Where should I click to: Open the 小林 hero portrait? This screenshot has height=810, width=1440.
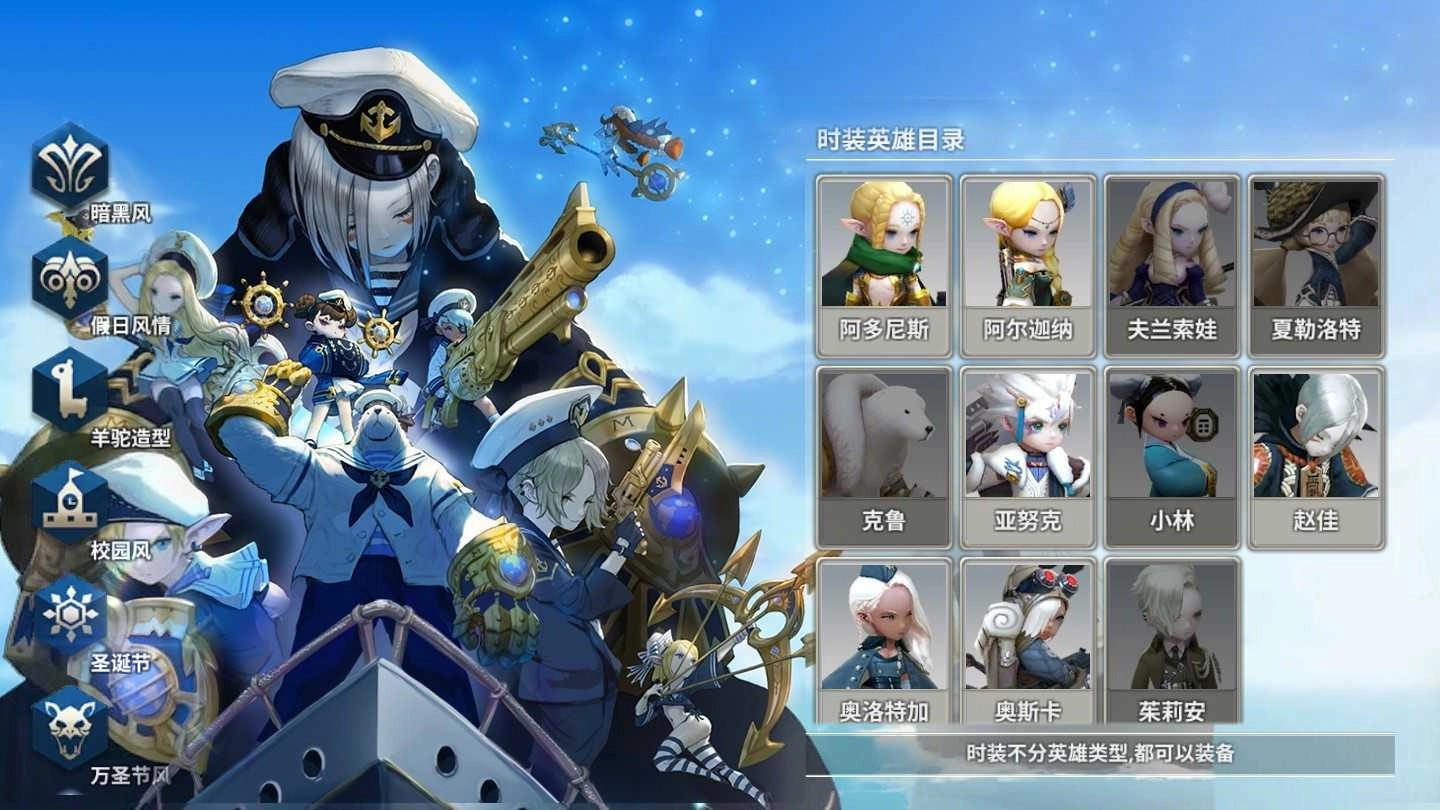[x=1172, y=455]
